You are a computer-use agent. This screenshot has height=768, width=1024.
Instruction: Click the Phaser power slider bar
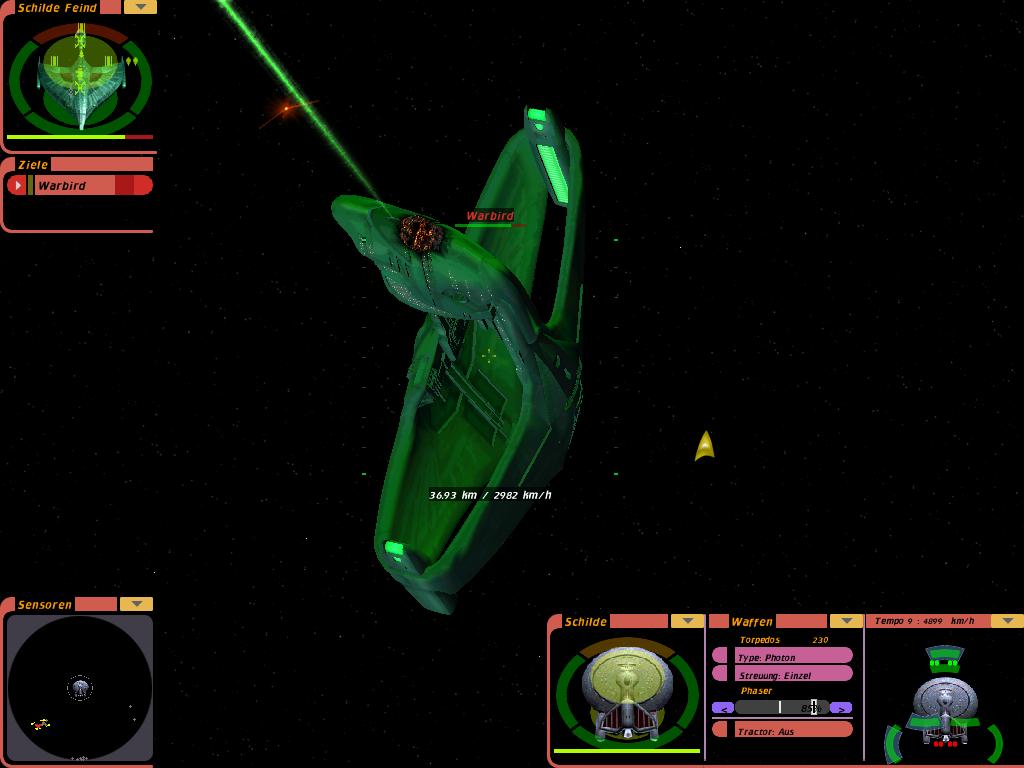pos(783,708)
